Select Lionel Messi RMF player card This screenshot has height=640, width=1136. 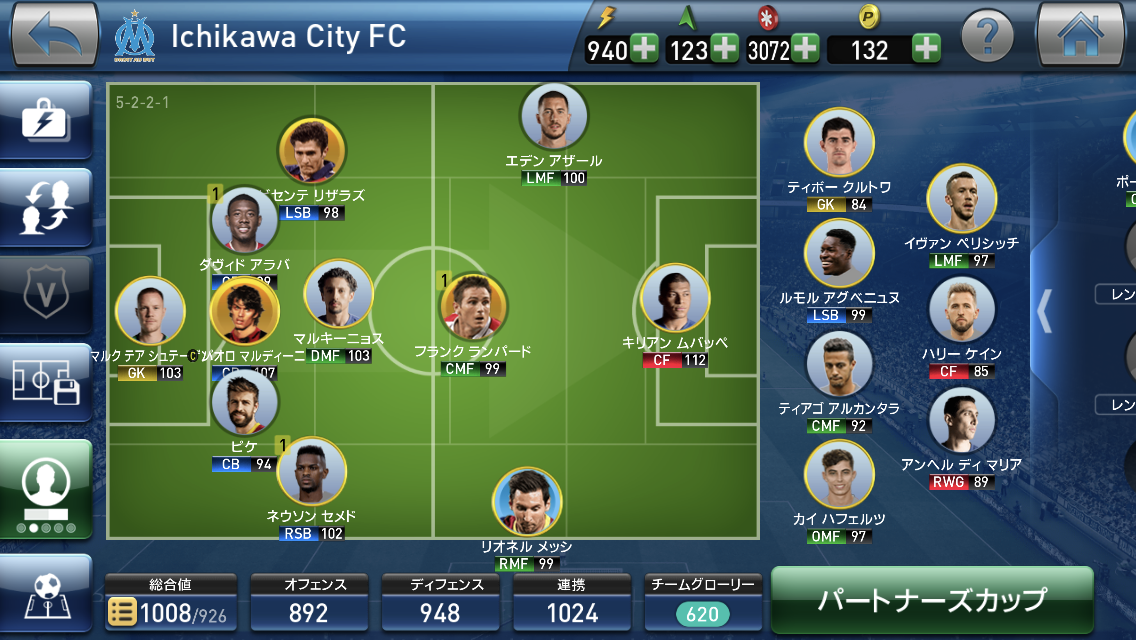click(527, 502)
